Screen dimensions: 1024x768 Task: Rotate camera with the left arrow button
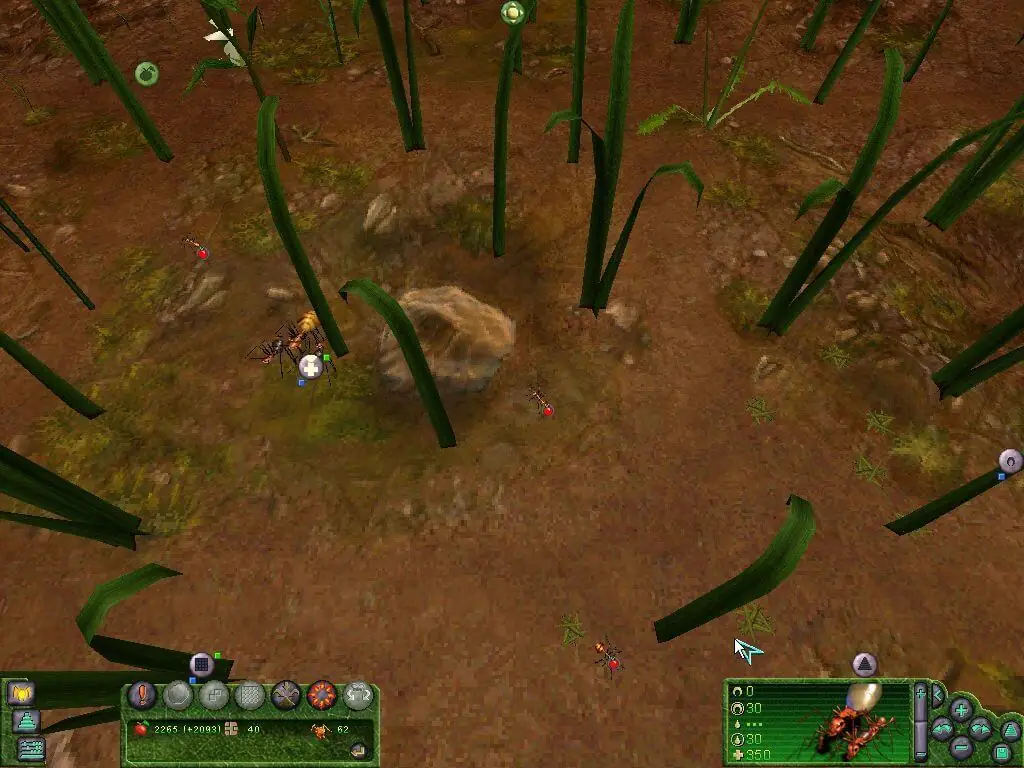coord(943,729)
